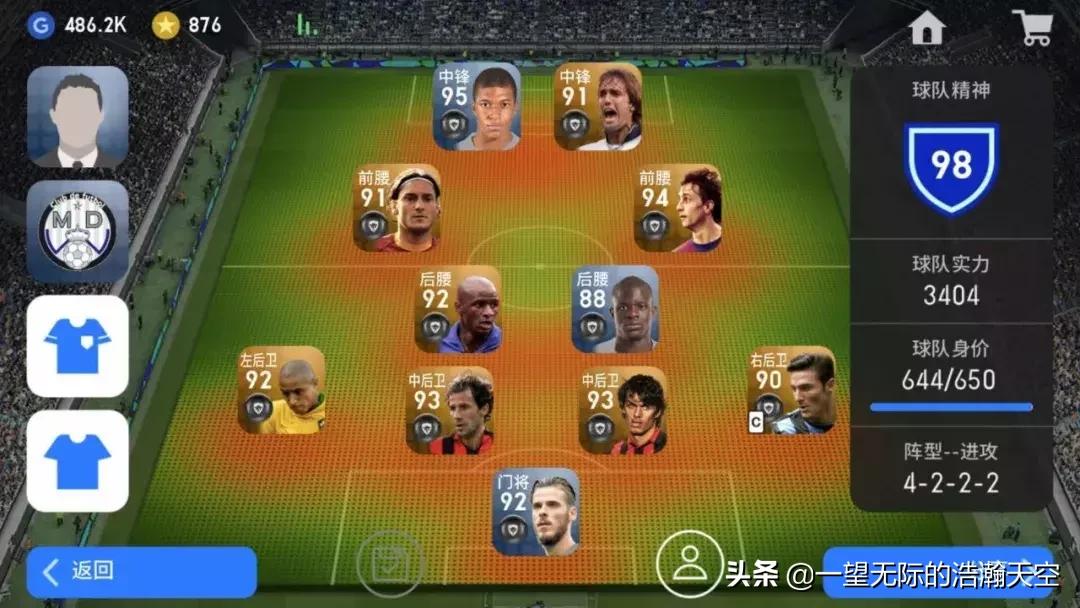Select the 门将 goalkeeper card
The width and height of the screenshot is (1080, 608).
[x=536, y=511]
